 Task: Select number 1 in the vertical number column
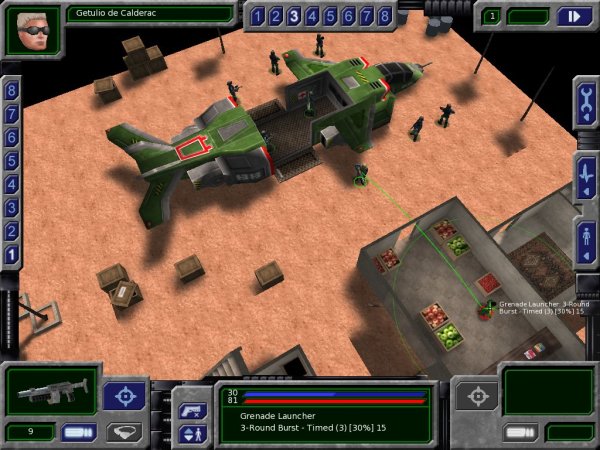point(12,254)
